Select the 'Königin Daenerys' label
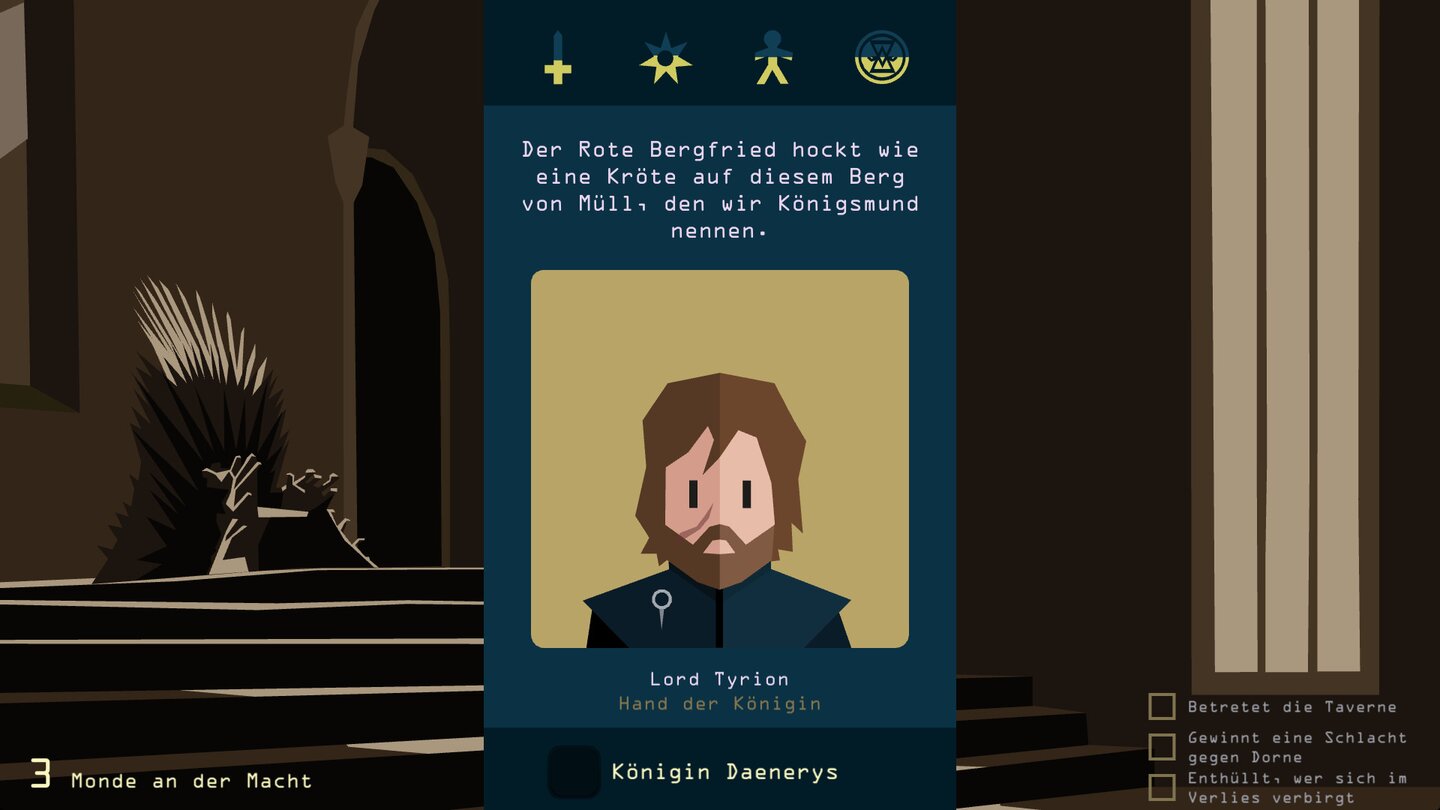Image resolution: width=1440 pixels, height=810 pixels. (727, 772)
